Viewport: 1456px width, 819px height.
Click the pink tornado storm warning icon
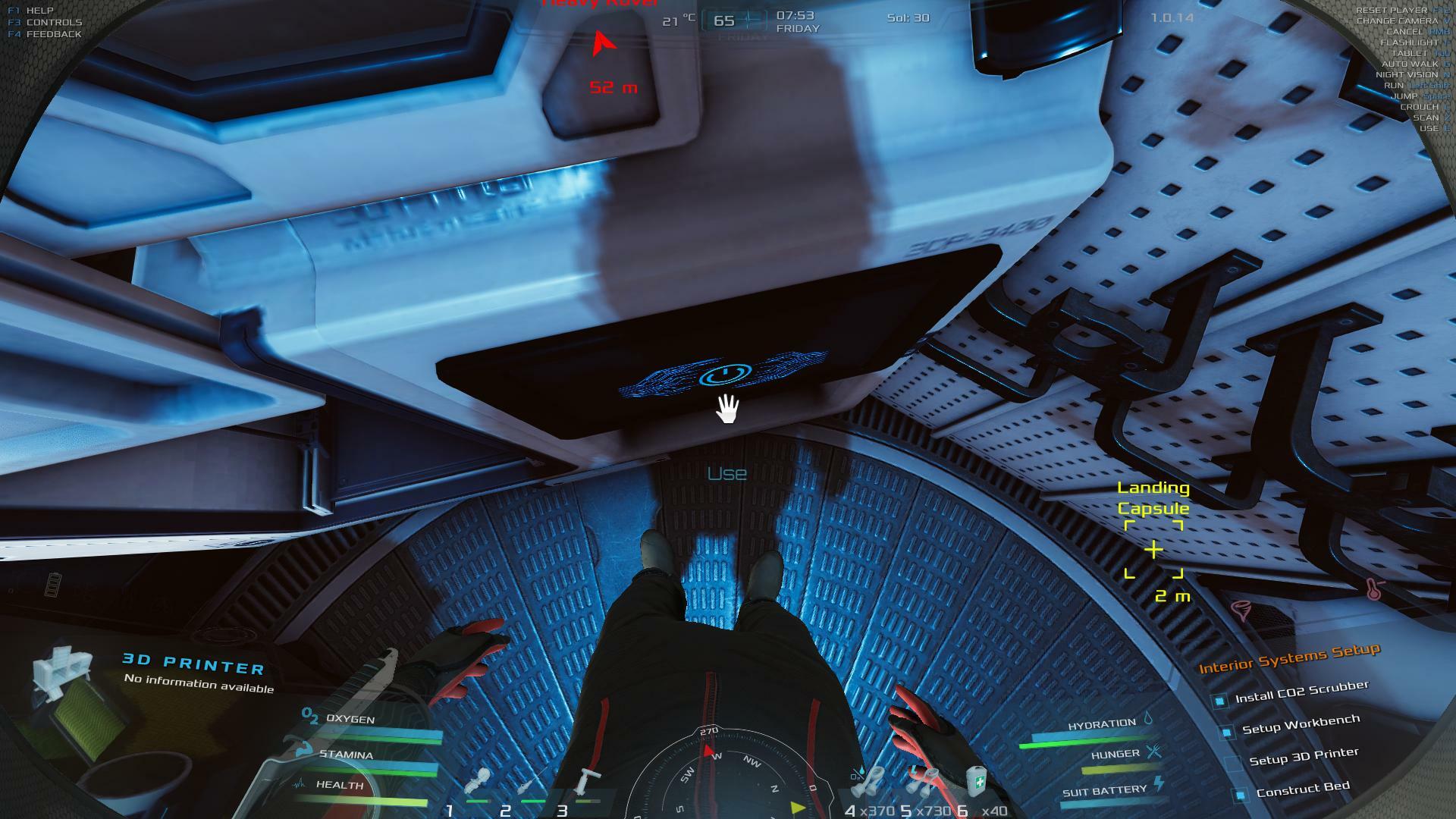coord(1240,610)
